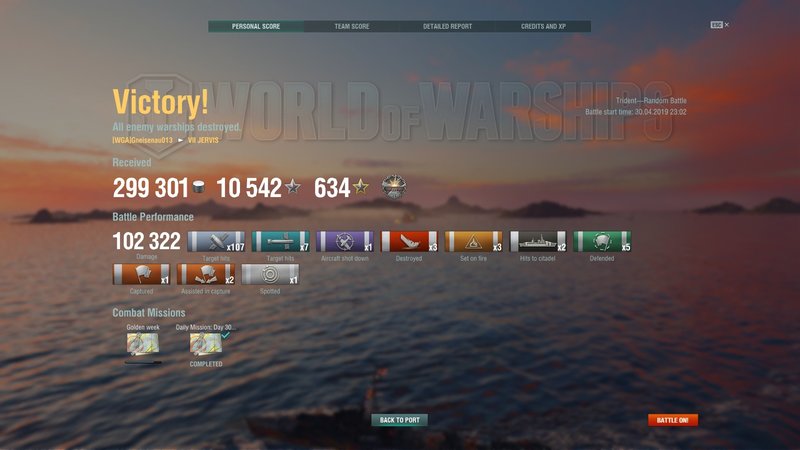
Task: Inspect the achievement medal beside free XP
Action: pos(394,188)
